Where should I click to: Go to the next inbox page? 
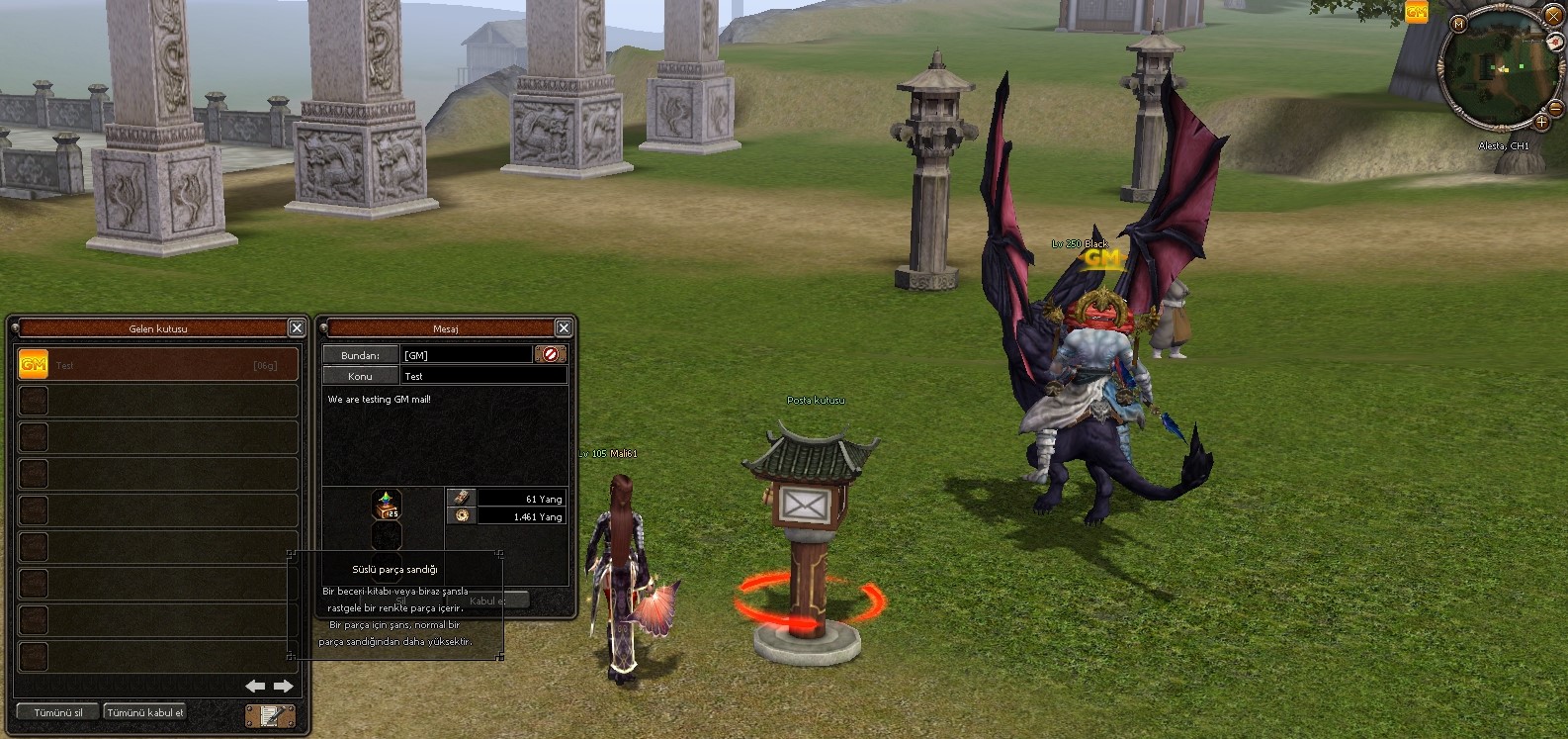coord(284,686)
